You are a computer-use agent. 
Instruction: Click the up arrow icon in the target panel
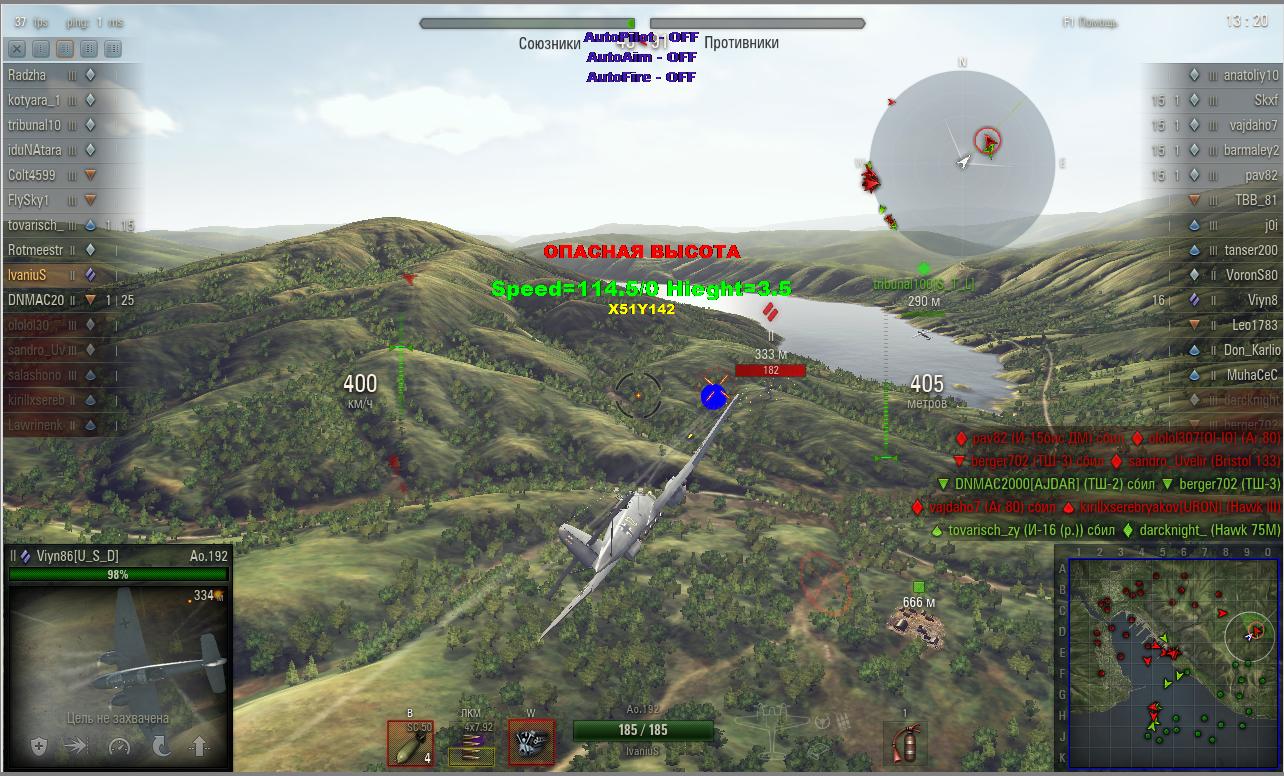click(198, 746)
